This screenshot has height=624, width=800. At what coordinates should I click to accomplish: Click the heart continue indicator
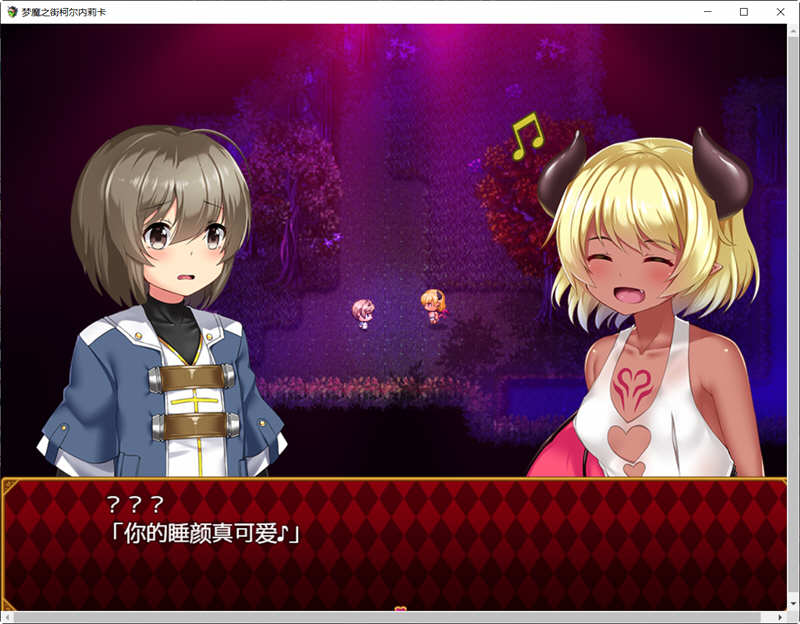(400, 608)
